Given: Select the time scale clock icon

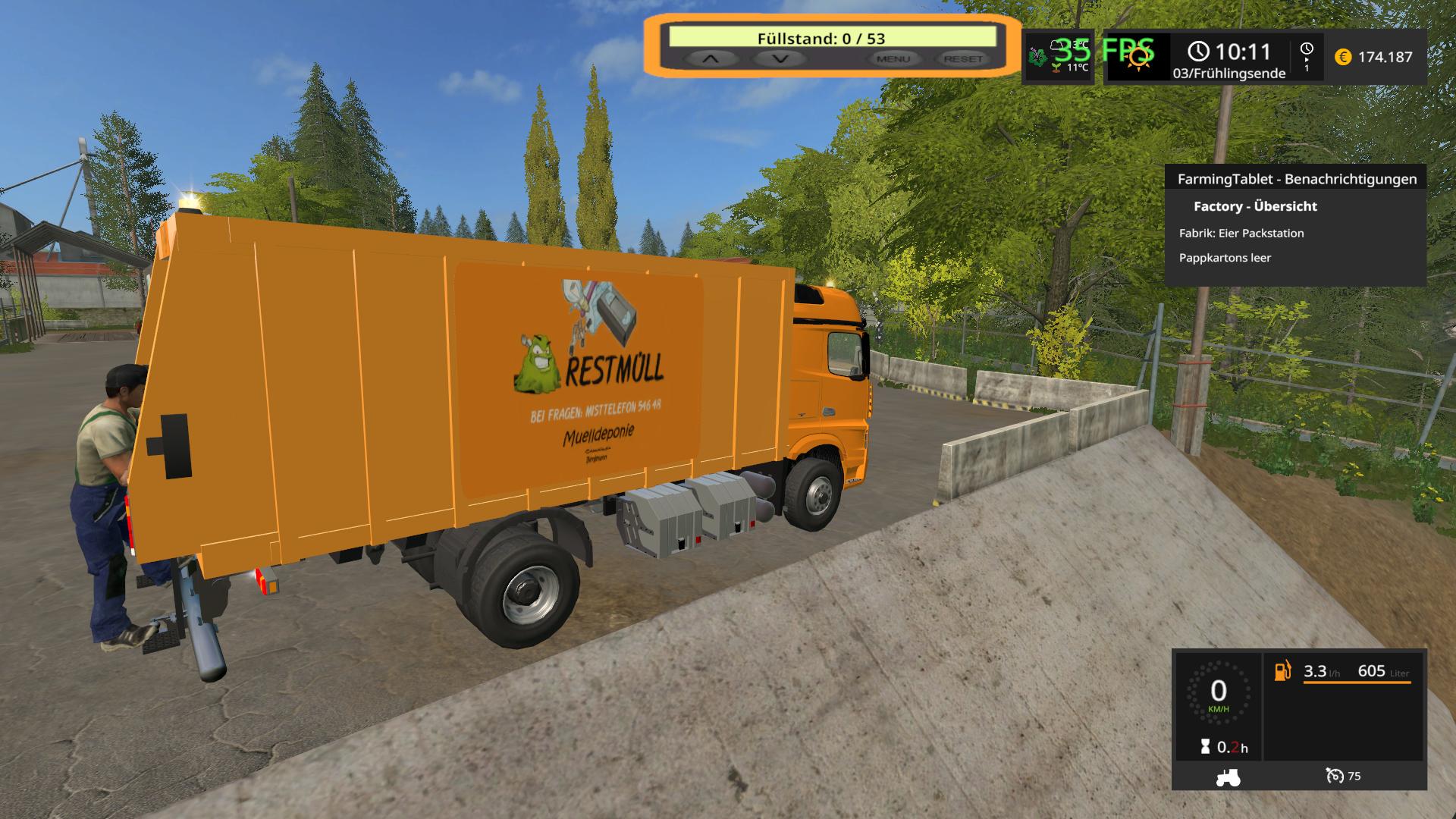Looking at the screenshot, I should pyautogui.click(x=1307, y=49).
